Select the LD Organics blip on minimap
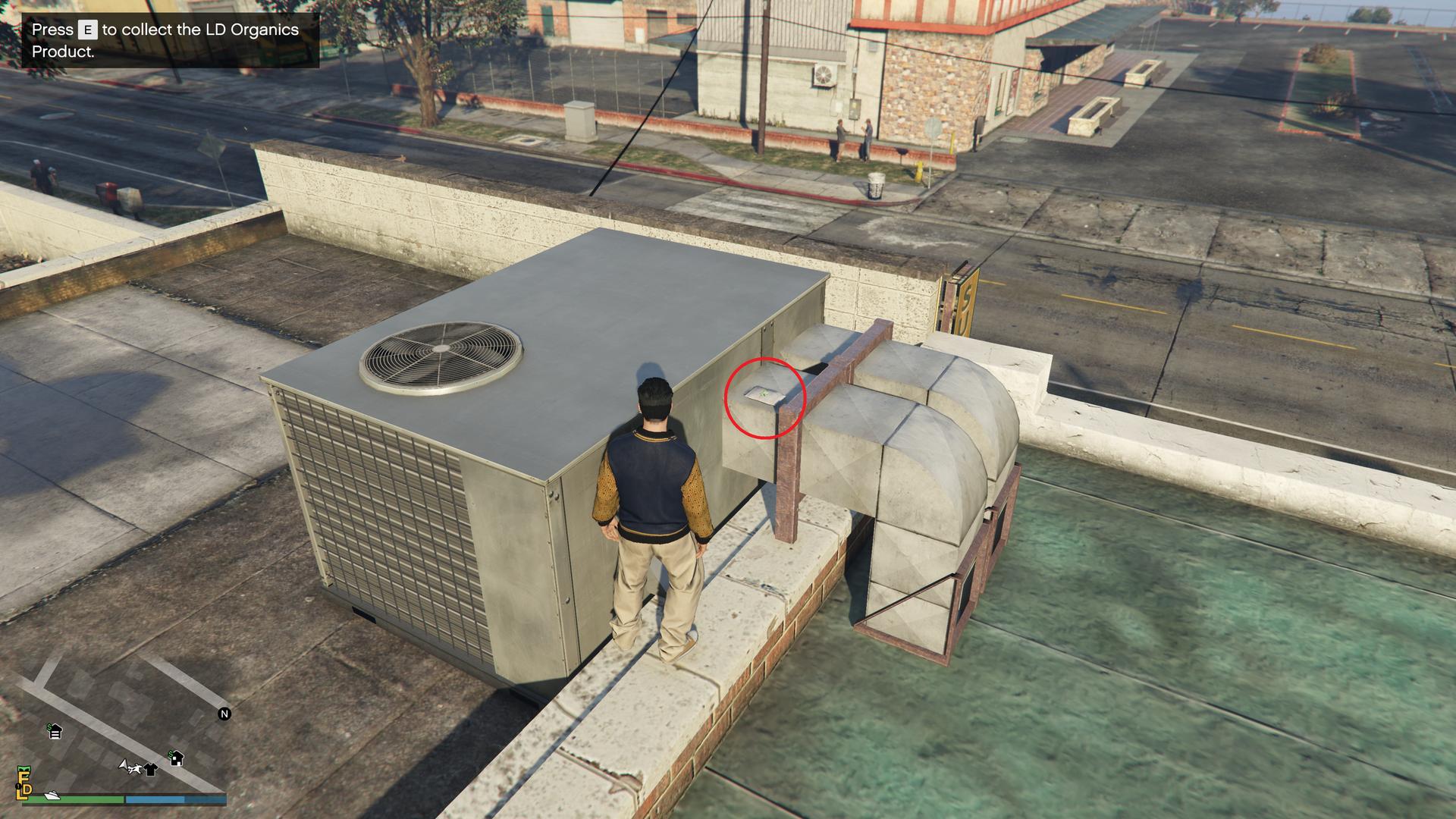 tap(24, 784)
